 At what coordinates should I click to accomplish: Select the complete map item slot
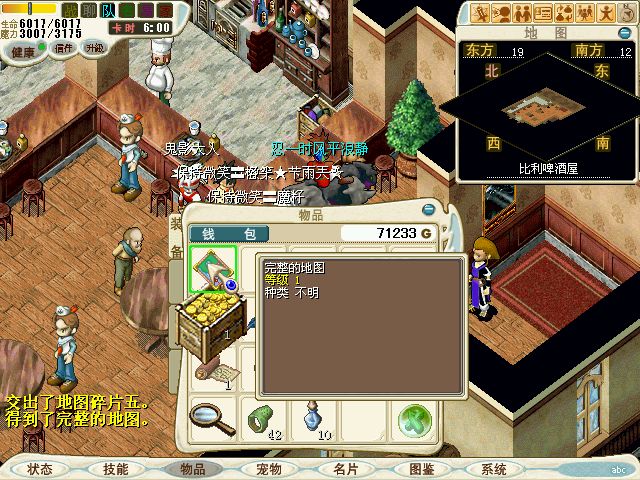point(212,270)
